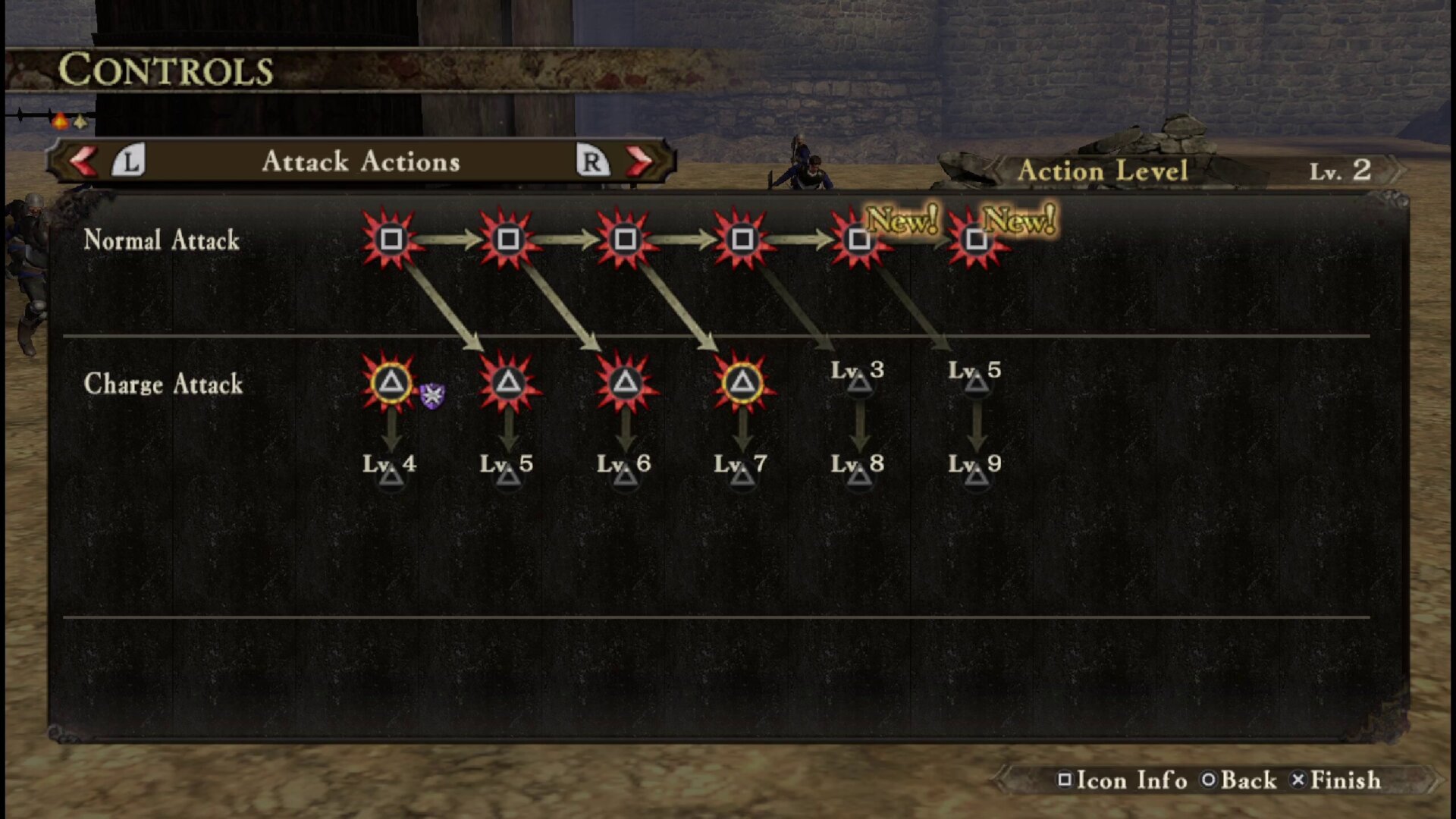Select the locked Lv. 3 charge attack
This screenshot has height=819, width=1456.
click(858, 375)
